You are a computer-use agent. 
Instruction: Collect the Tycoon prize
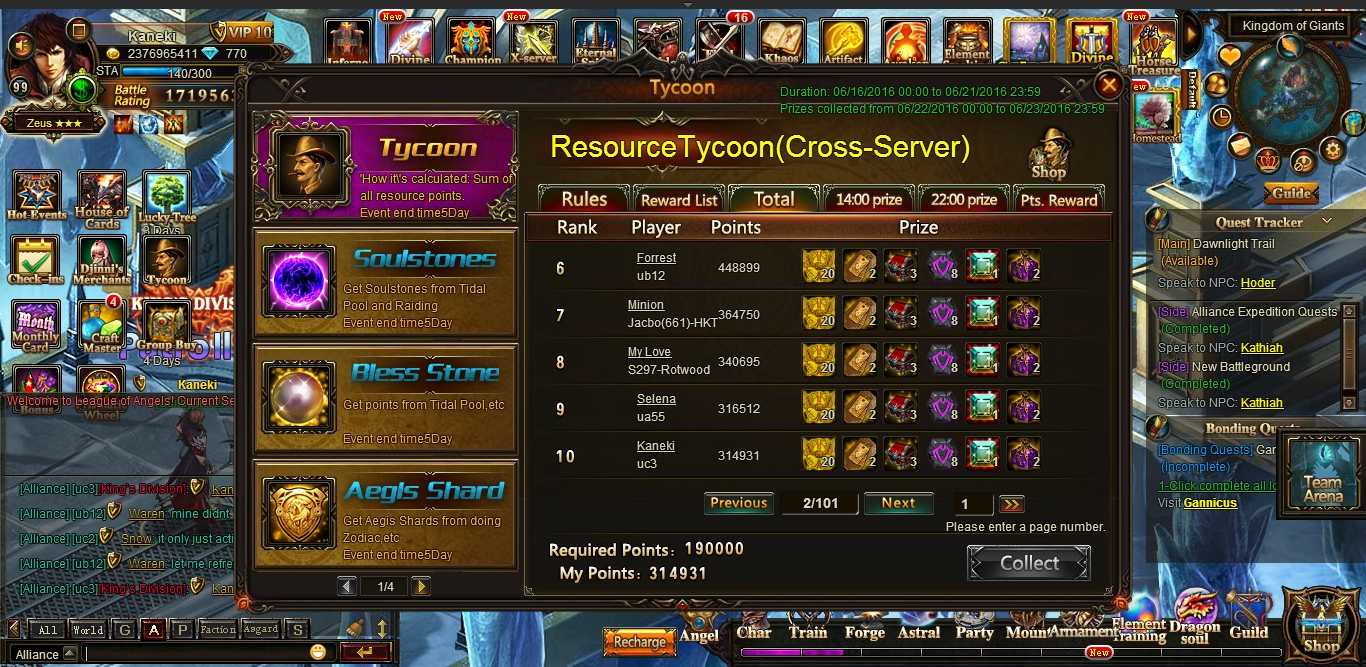[1029, 563]
